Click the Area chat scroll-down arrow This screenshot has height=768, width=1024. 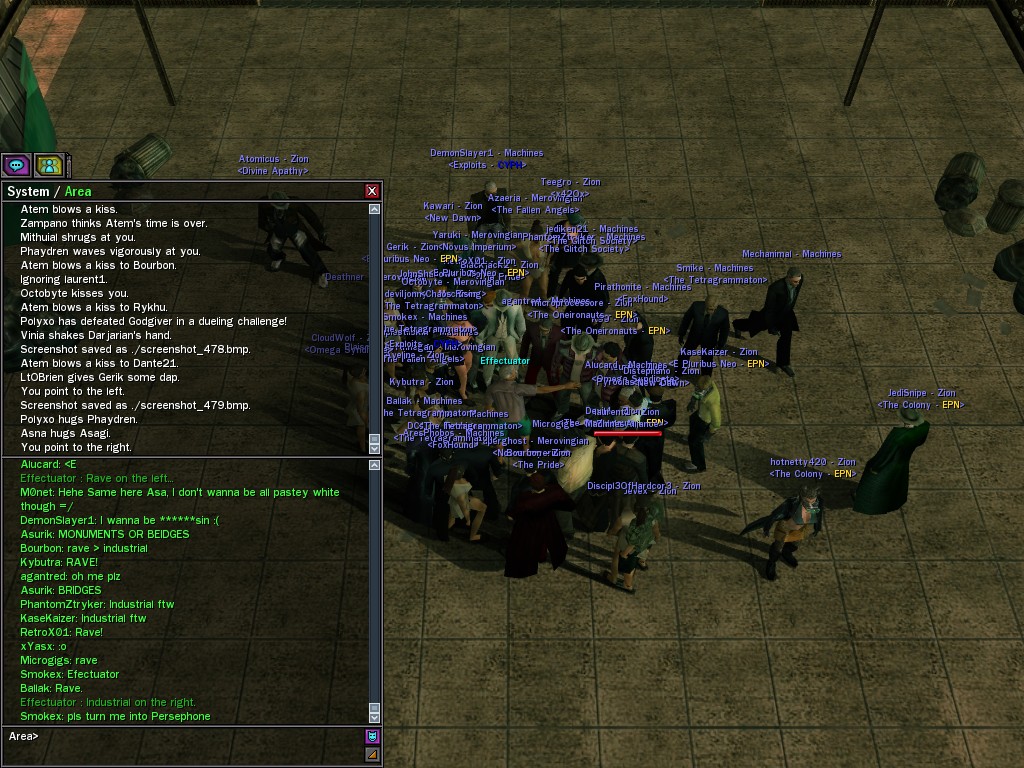point(375,716)
